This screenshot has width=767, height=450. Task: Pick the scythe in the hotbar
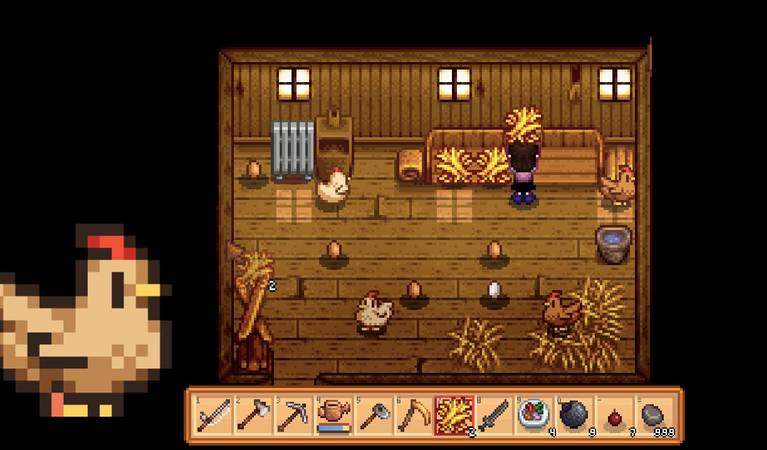[413, 415]
